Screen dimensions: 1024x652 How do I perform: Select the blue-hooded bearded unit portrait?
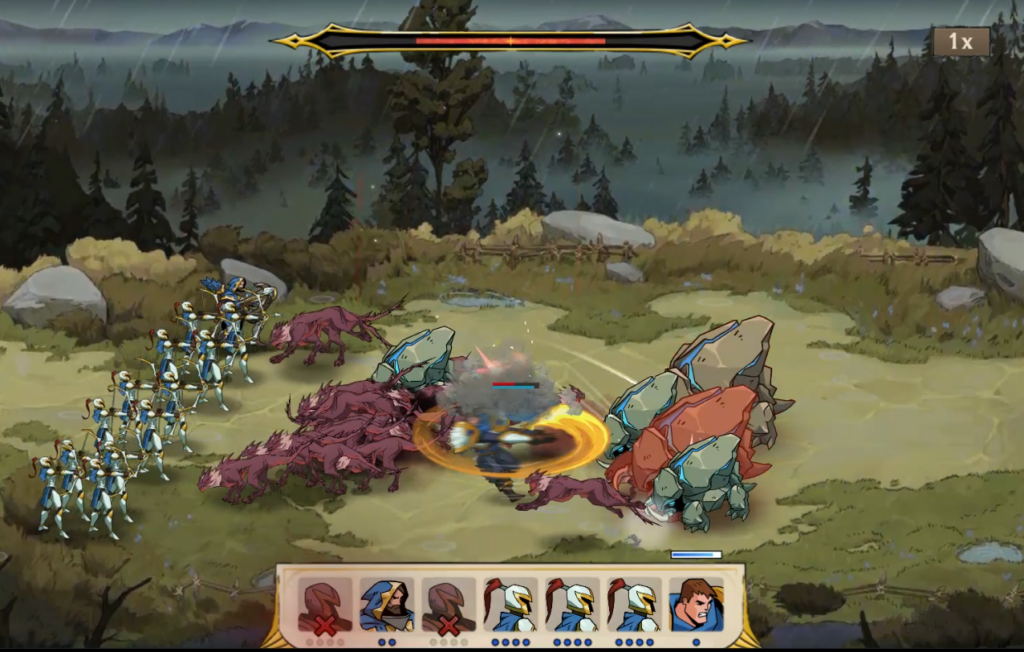(387, 604)
